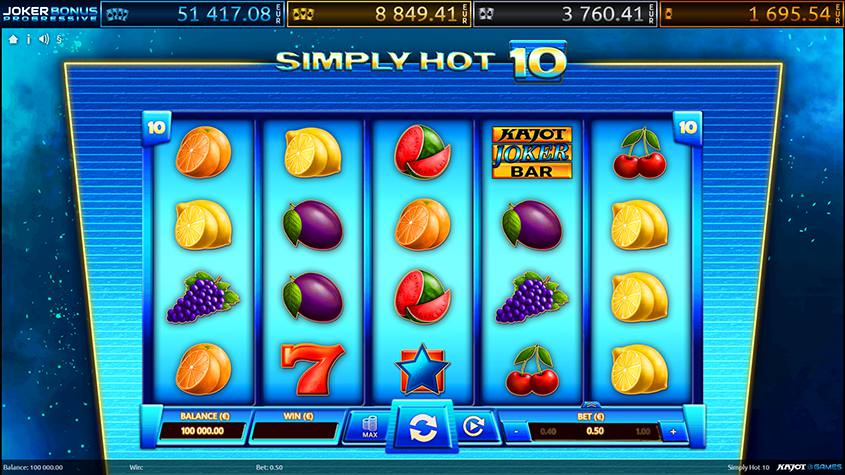Start autoplay mode

click(x=476, y=429)
